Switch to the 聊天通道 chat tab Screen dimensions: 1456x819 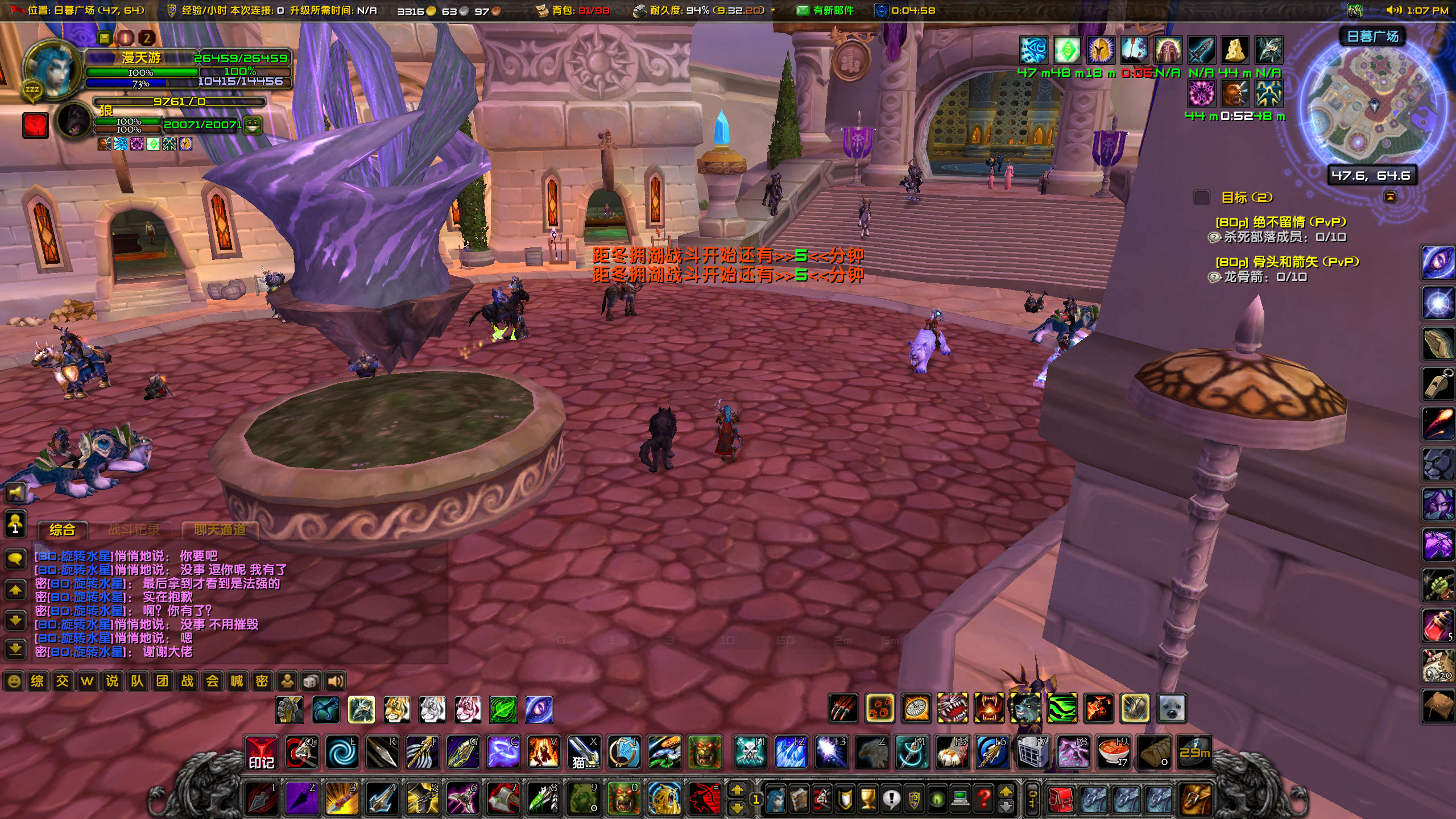tap(220, 529)
